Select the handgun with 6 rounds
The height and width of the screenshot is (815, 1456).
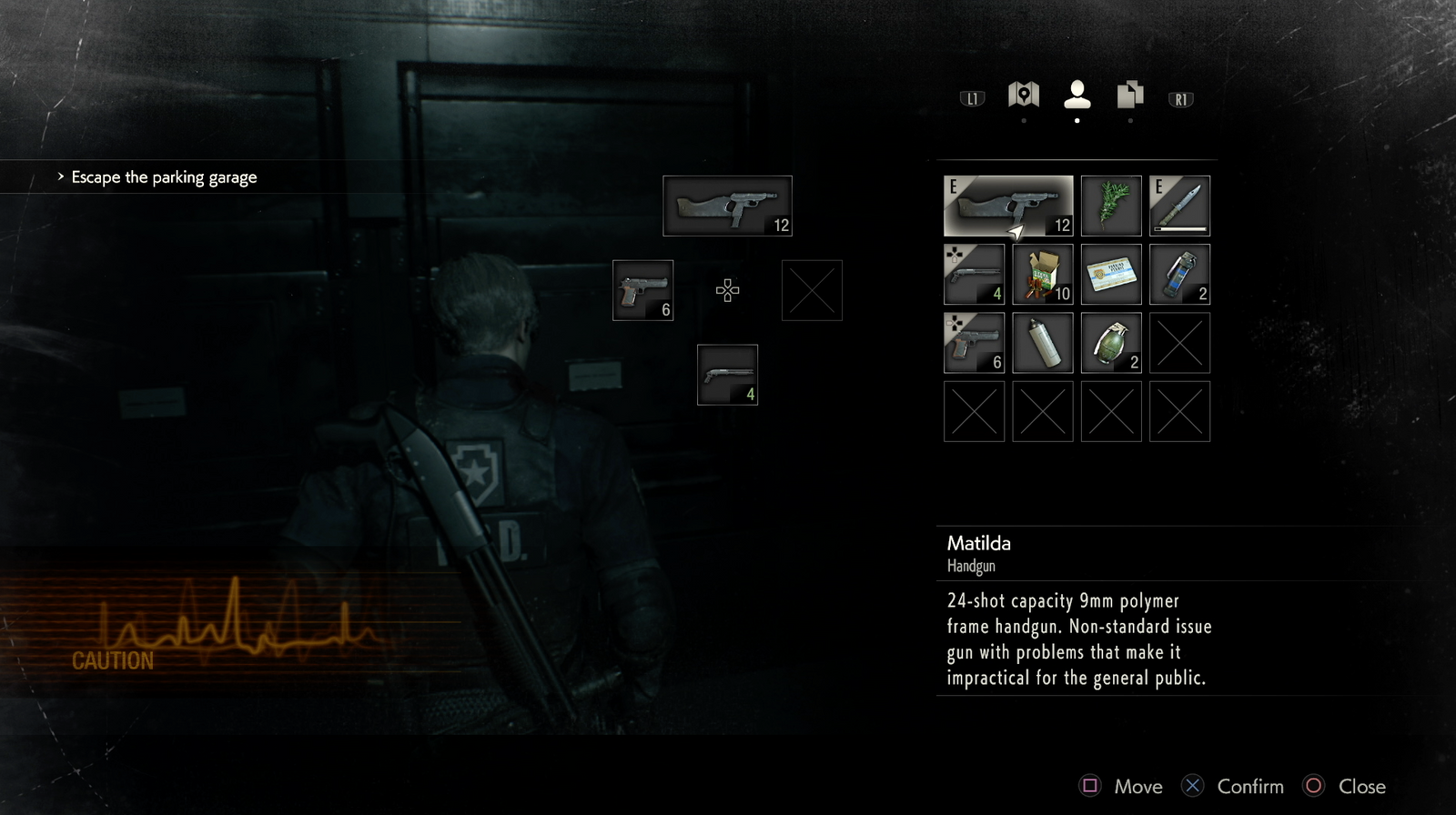point(974,343)
